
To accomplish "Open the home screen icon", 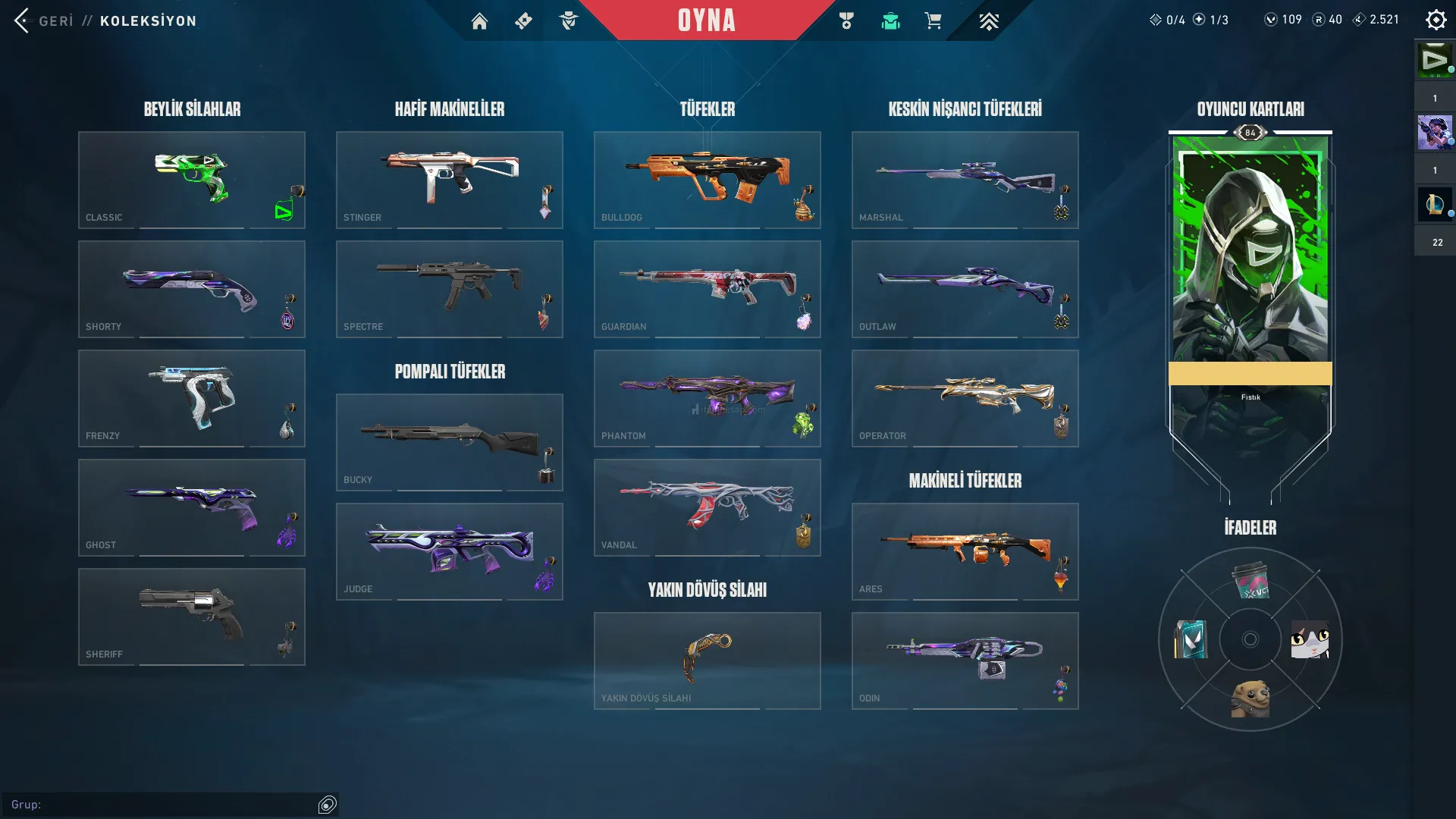I will click(x=479, y=21).
